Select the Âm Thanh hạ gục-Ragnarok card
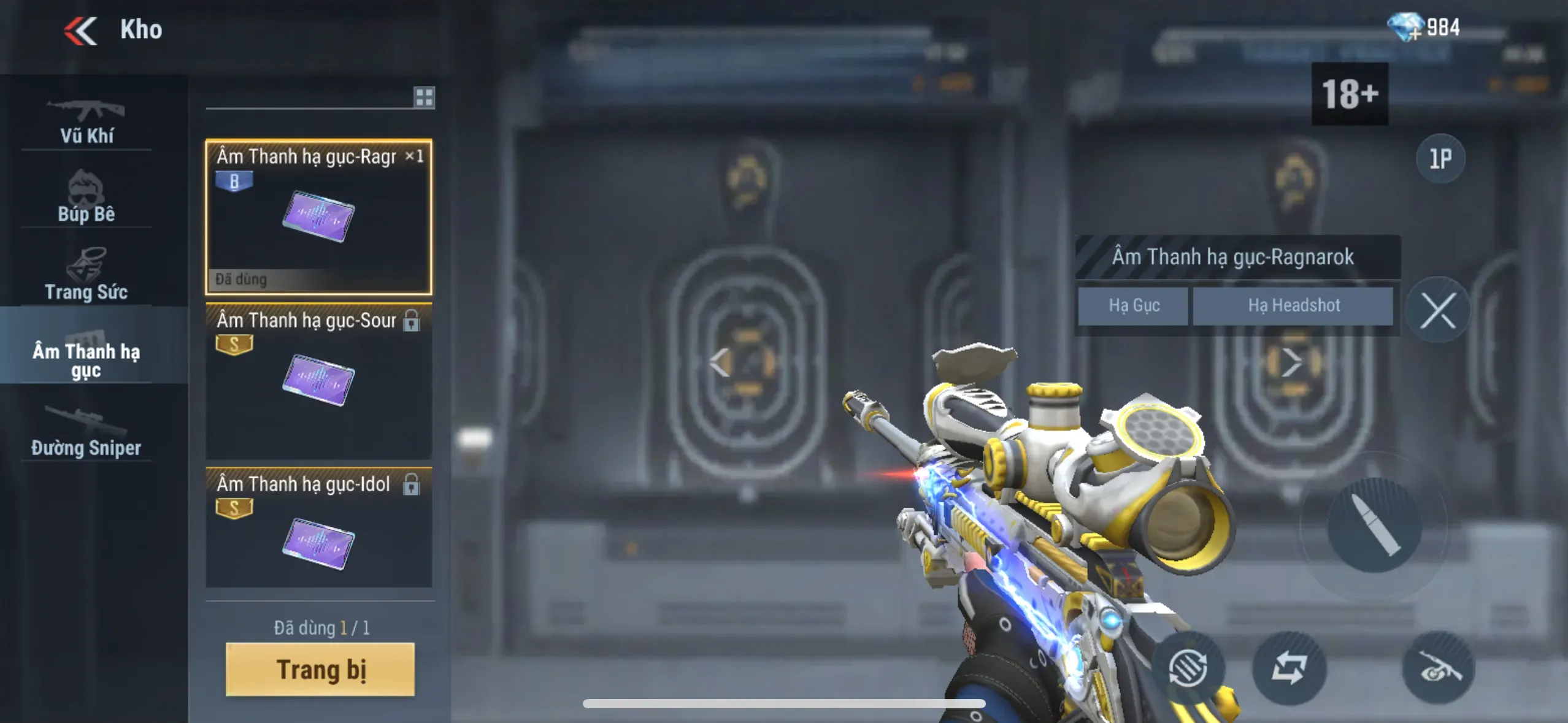Screen dimensions: 1568x723 [x=318, y=217]
